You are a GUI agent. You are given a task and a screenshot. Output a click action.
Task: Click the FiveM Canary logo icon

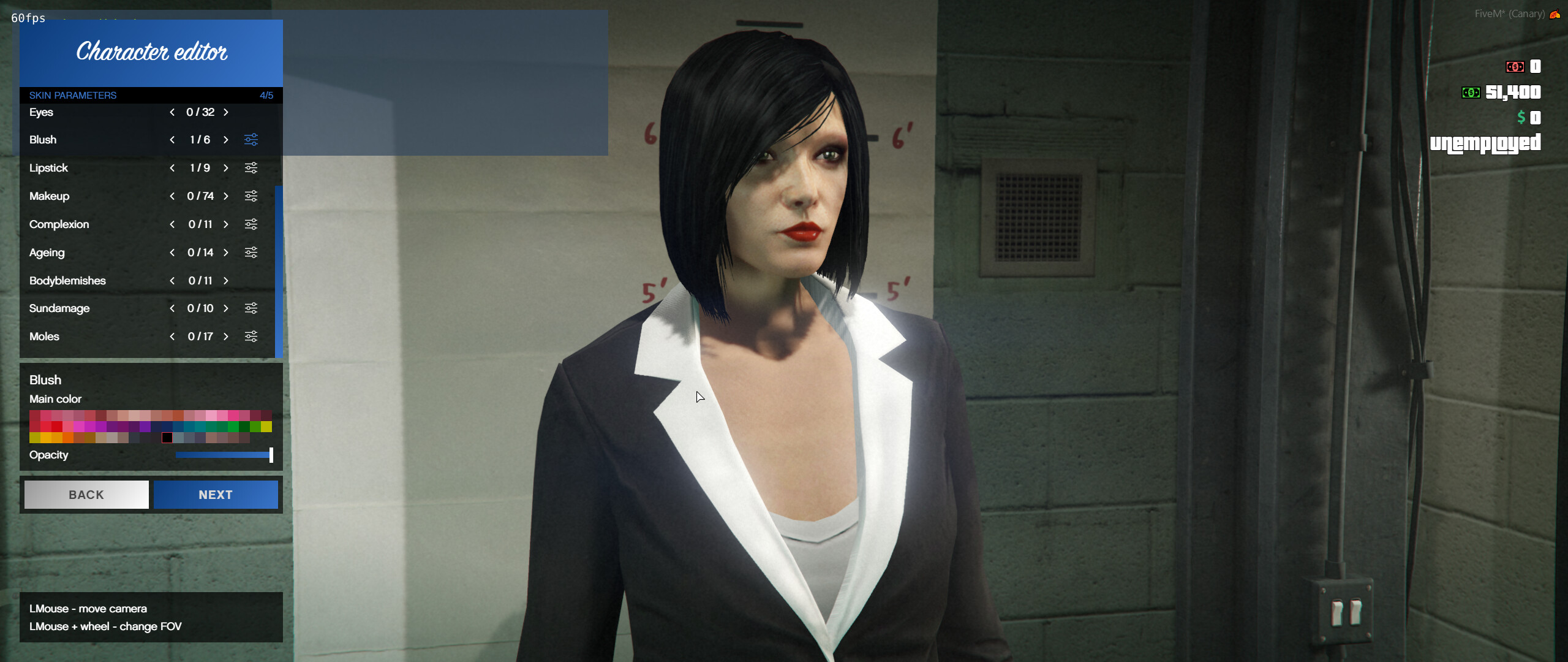pos(1558,13)
